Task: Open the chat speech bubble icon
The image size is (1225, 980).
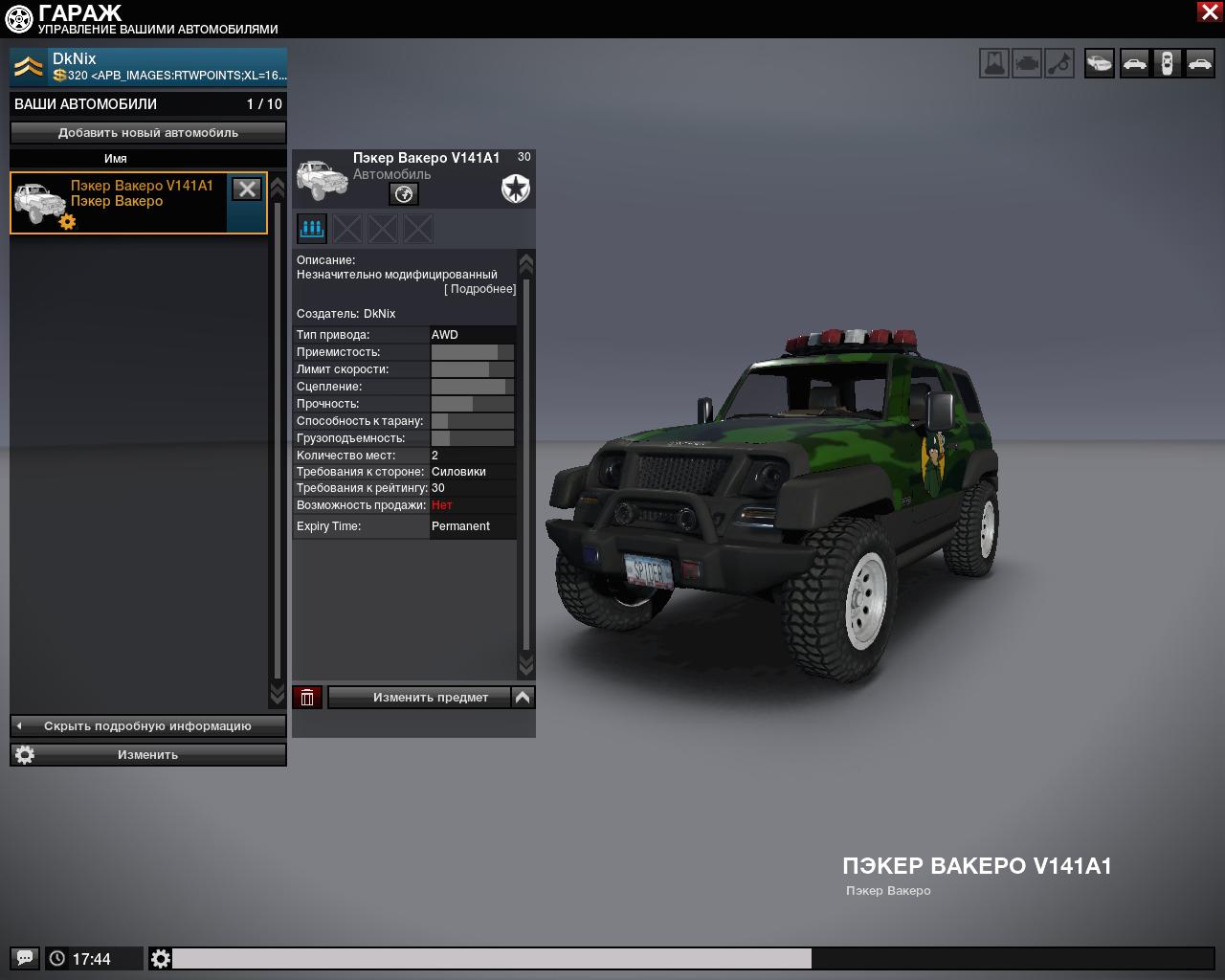Action: pos(25,958)
